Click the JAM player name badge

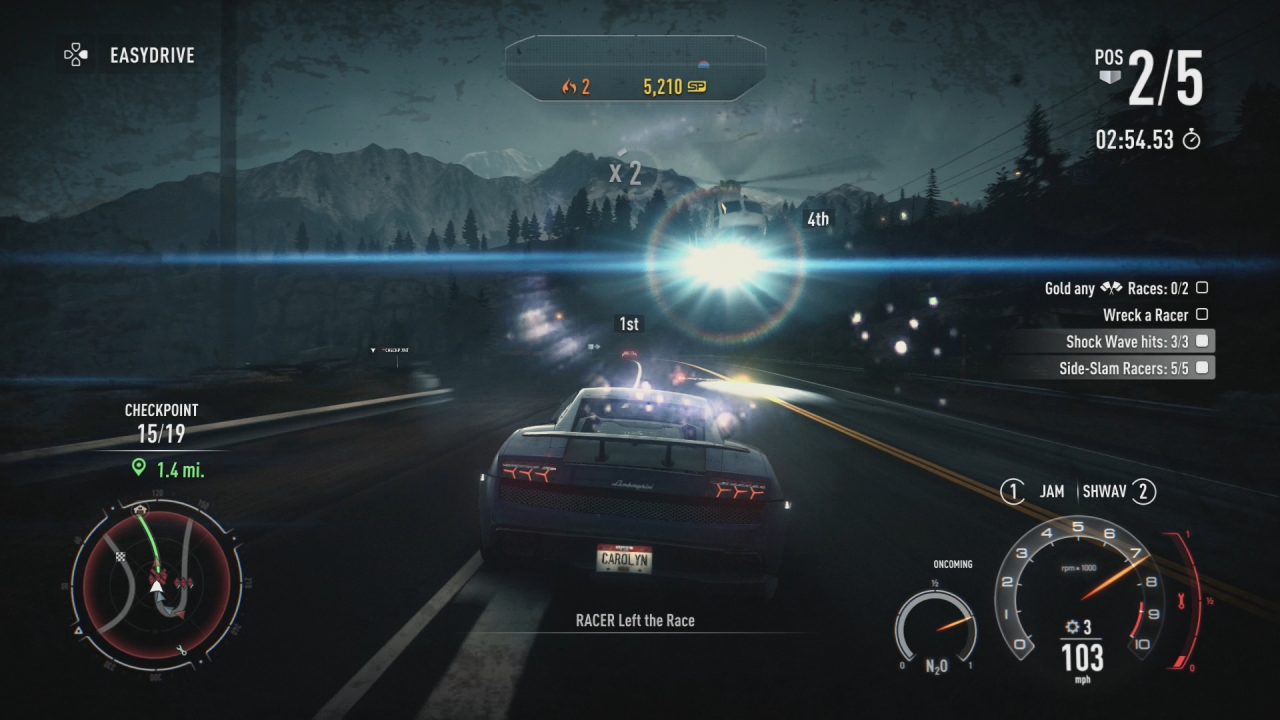[x=1051, y=491]
